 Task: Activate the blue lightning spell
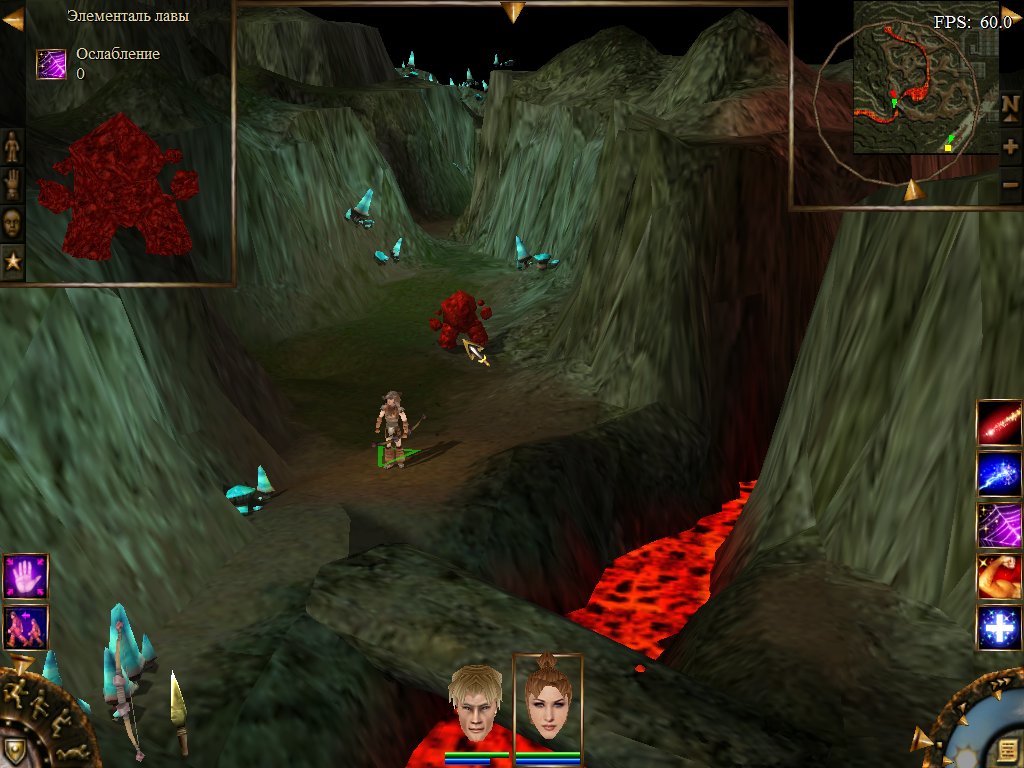point(999,474)
